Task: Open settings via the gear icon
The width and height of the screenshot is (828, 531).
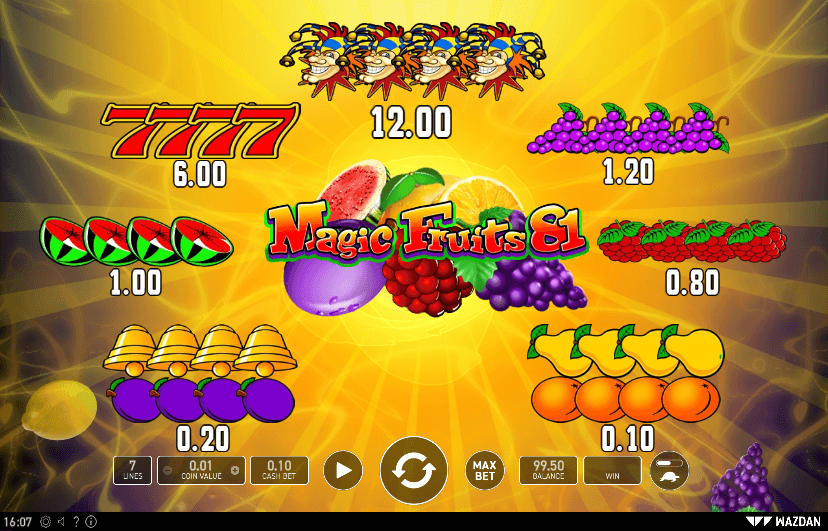Action: click(x=46, y=521)
